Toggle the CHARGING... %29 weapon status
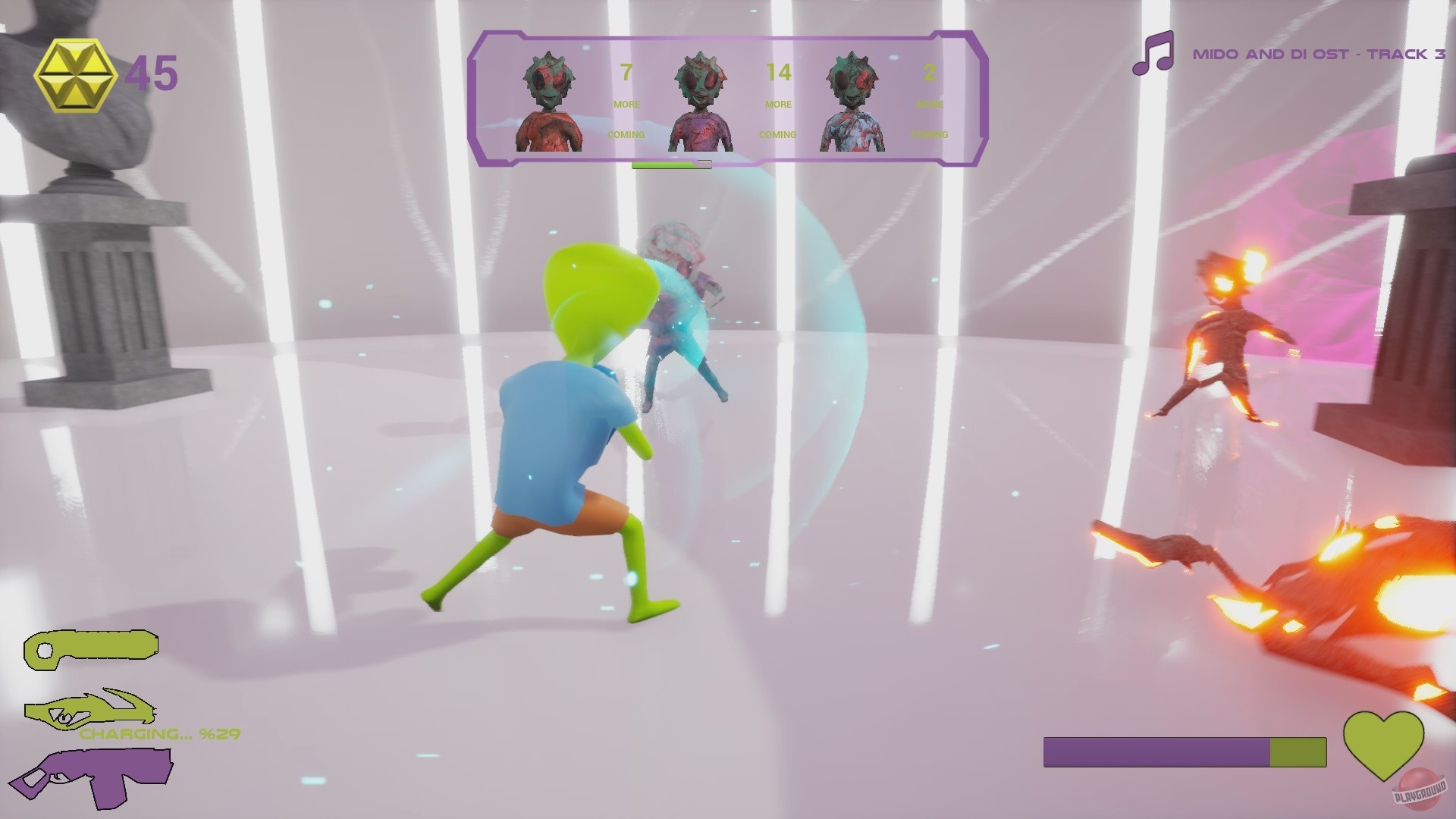1456x819 pixels. [160, 733]
